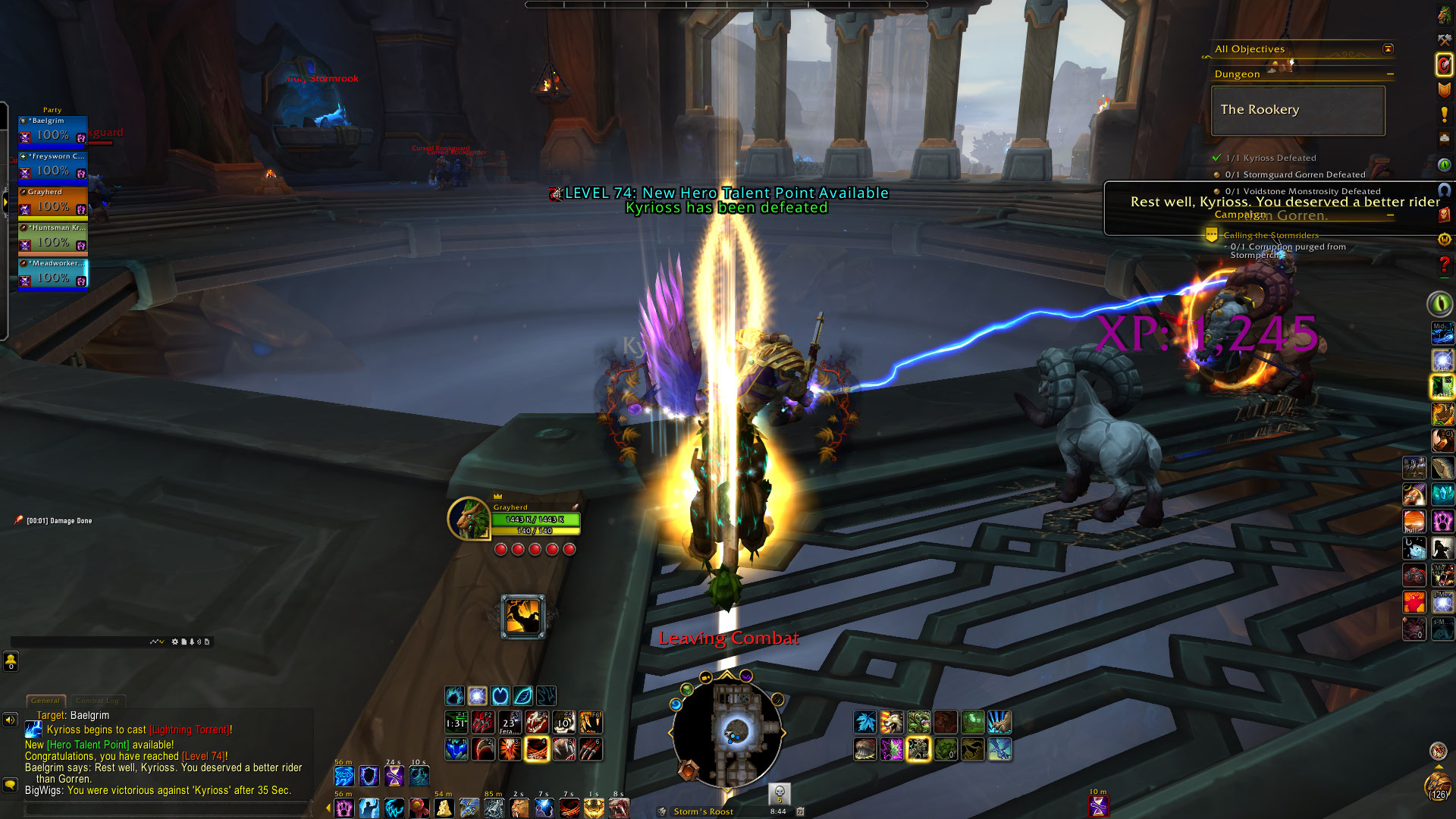
Task: Open the talents target-and-arrow micro button
Action: pyautogui.click(x=1444, y=64)
